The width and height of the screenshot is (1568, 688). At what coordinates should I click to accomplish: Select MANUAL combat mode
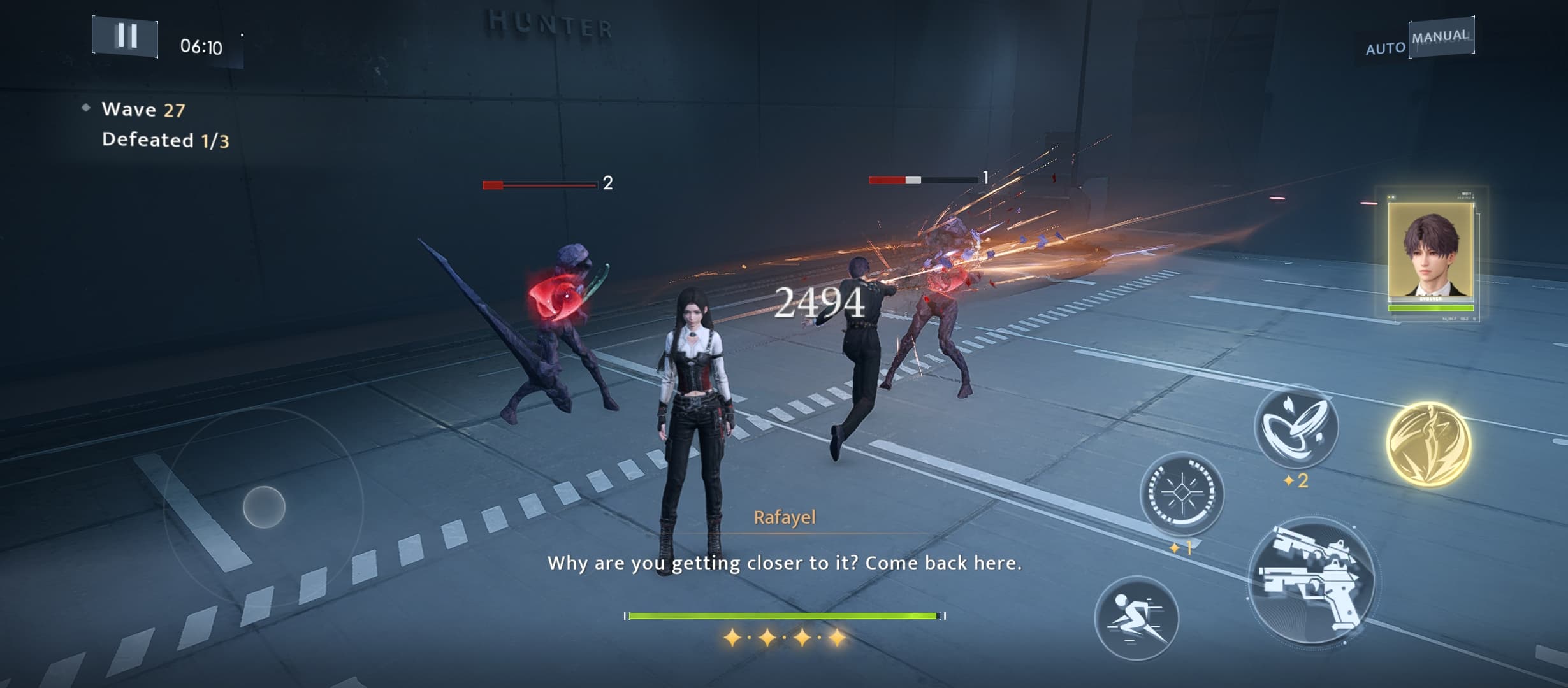coord(1441,36)
